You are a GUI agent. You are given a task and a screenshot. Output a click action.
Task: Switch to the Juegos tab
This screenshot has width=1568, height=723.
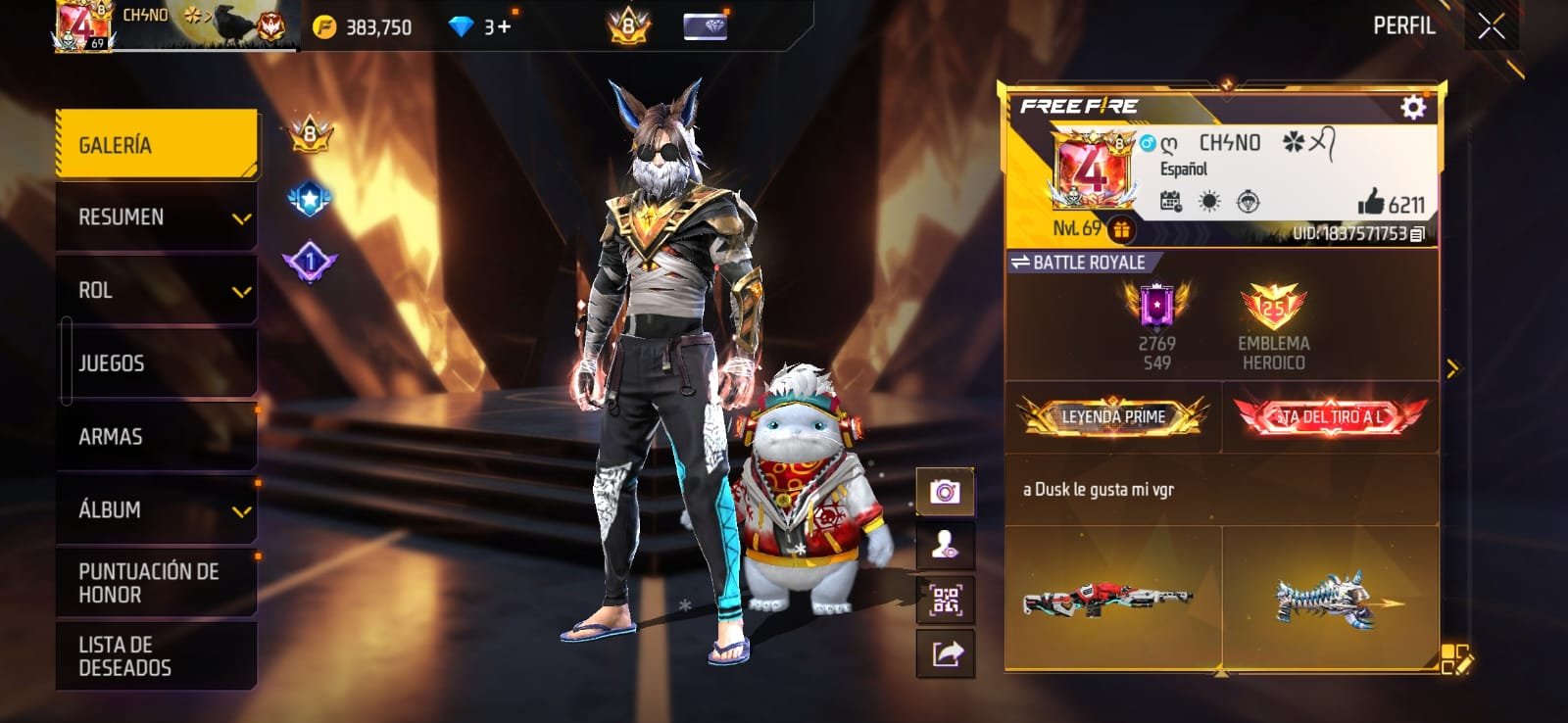pyautogui.click(x=157, y=363)
